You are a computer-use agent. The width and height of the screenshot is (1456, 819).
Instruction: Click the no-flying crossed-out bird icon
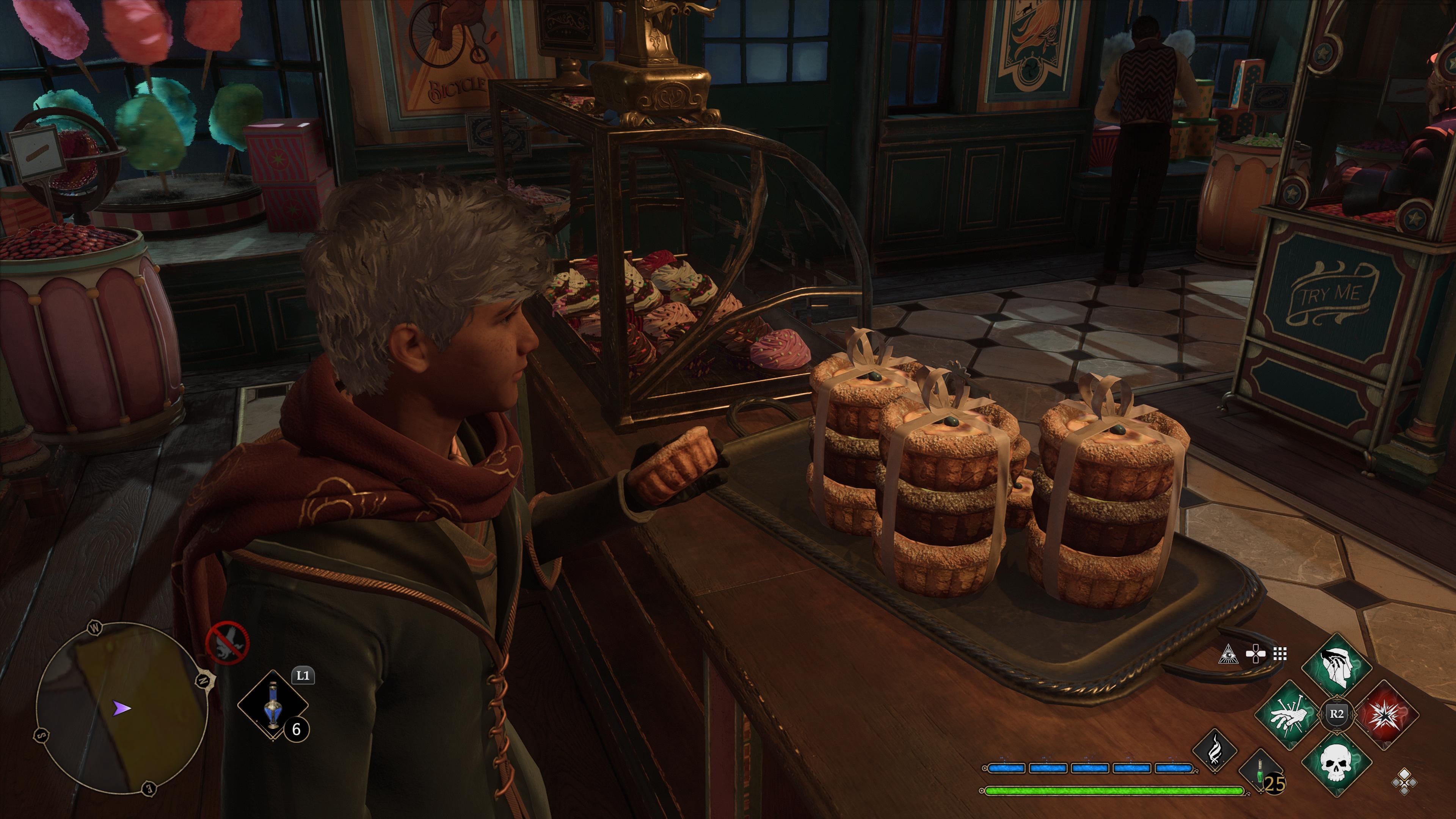(x=227, y=642)
